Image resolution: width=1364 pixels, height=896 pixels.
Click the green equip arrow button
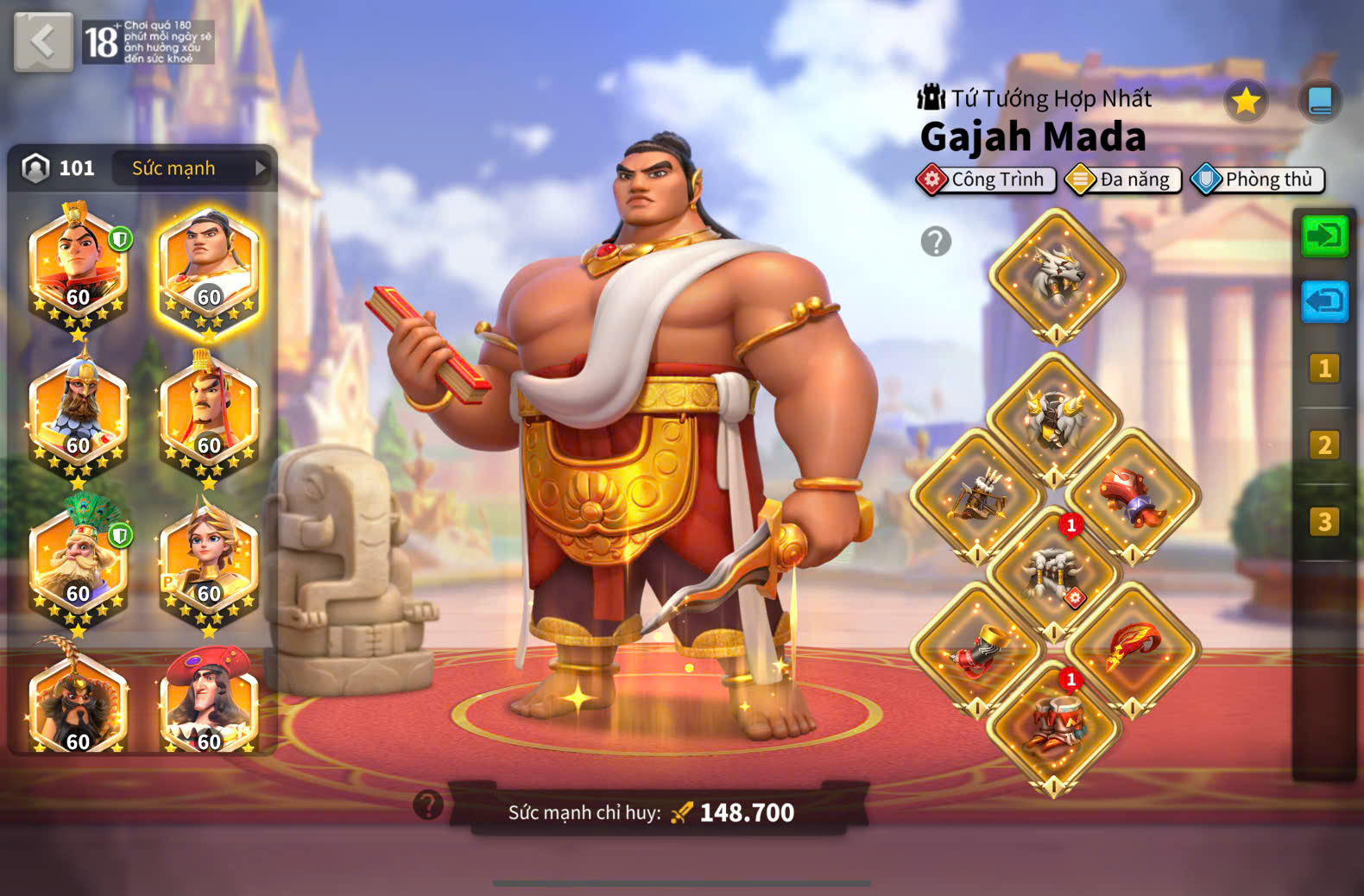click(x=1323, y=236)
